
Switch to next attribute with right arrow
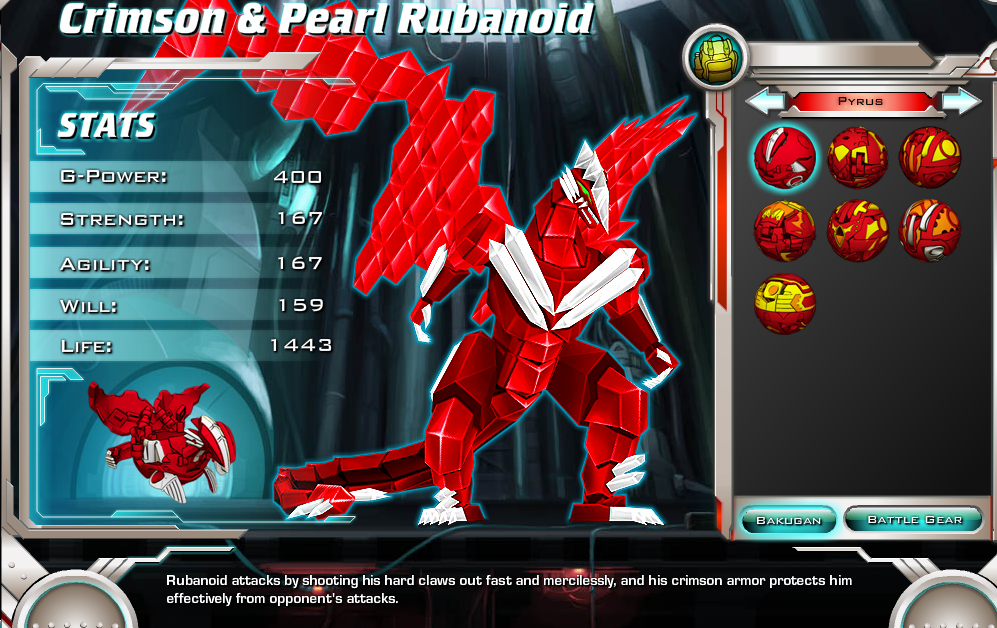tap(961, 101)
